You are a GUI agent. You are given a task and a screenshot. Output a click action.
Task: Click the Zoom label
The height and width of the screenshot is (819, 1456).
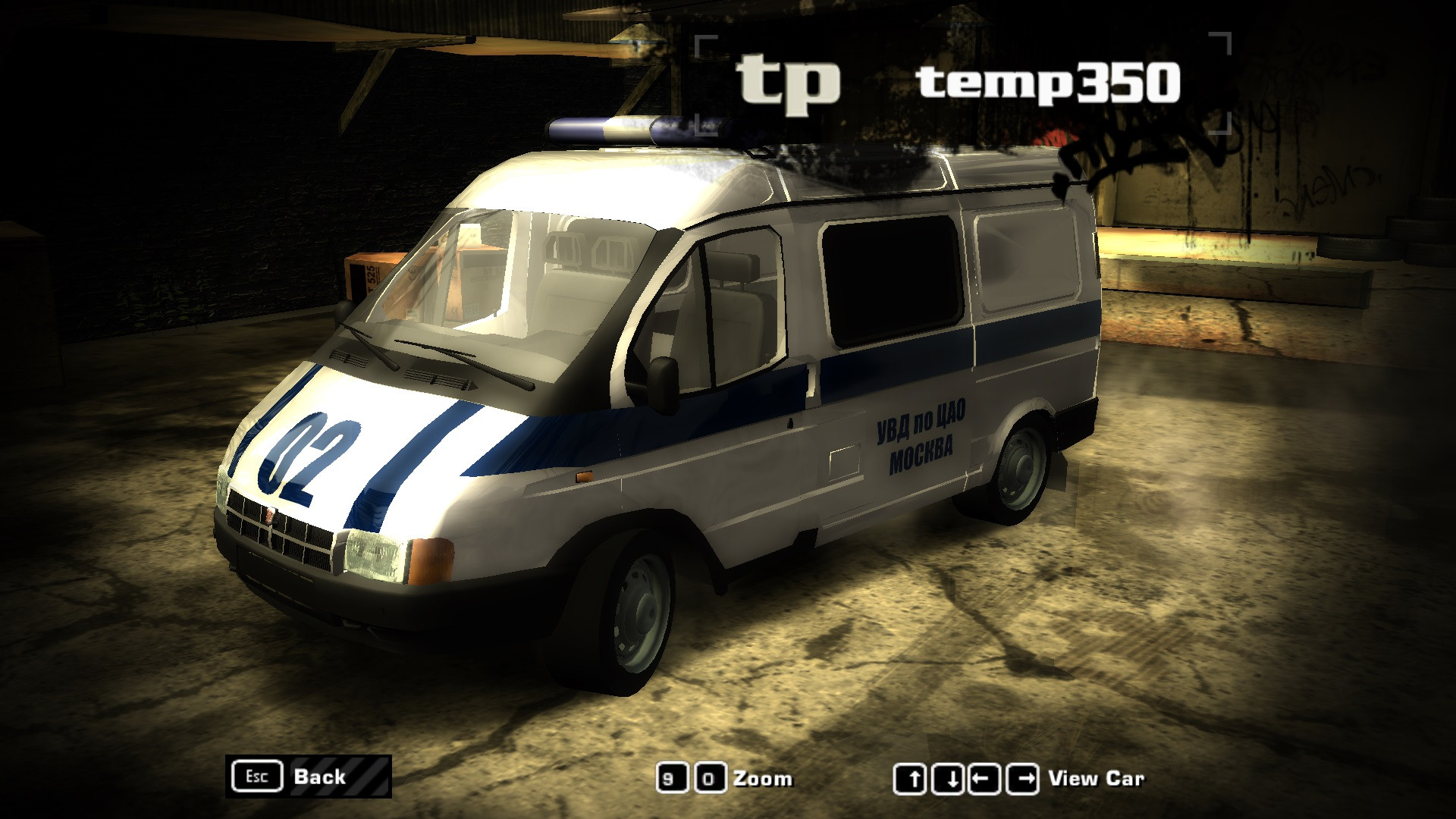[x=762, y=777]
